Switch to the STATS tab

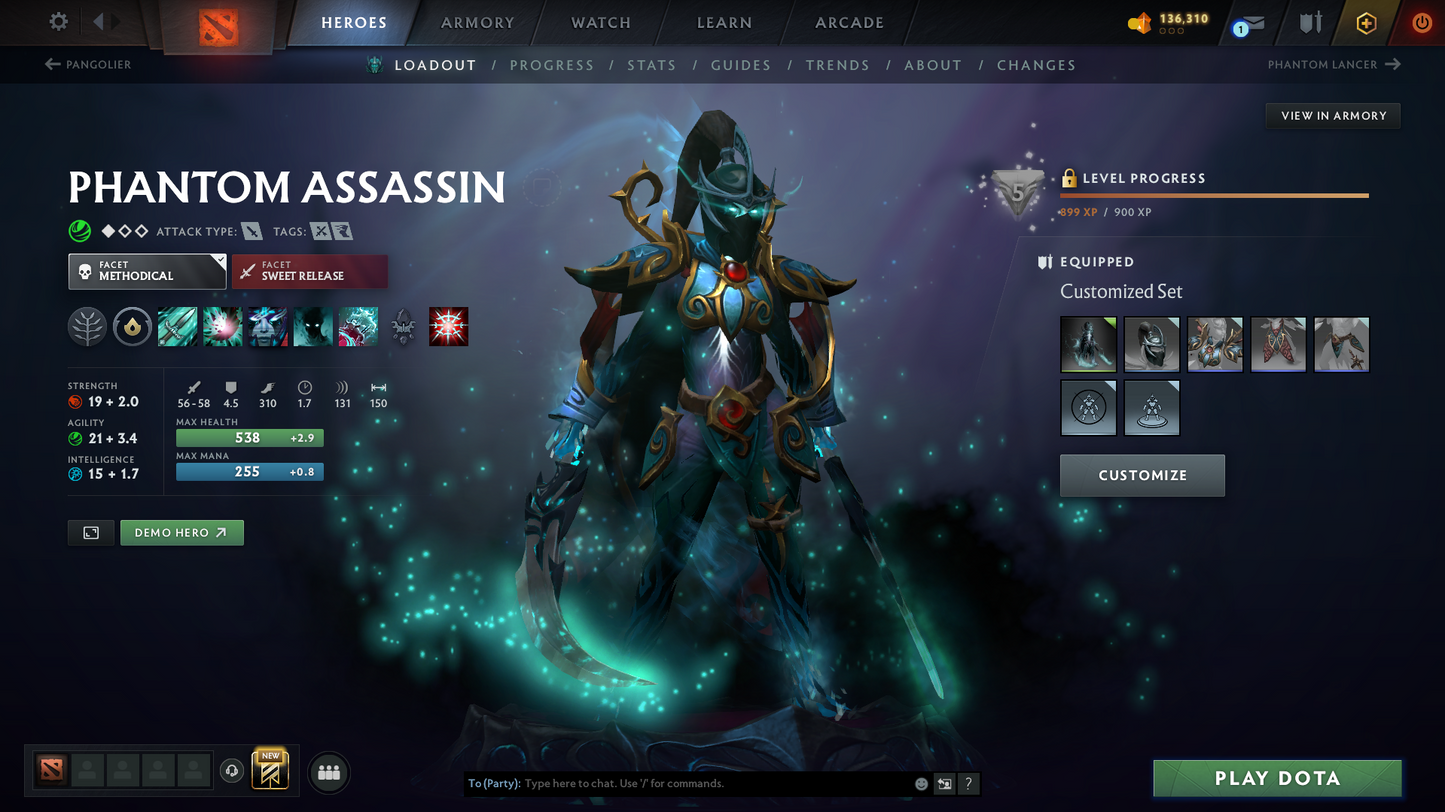click(x=652, y=64)
